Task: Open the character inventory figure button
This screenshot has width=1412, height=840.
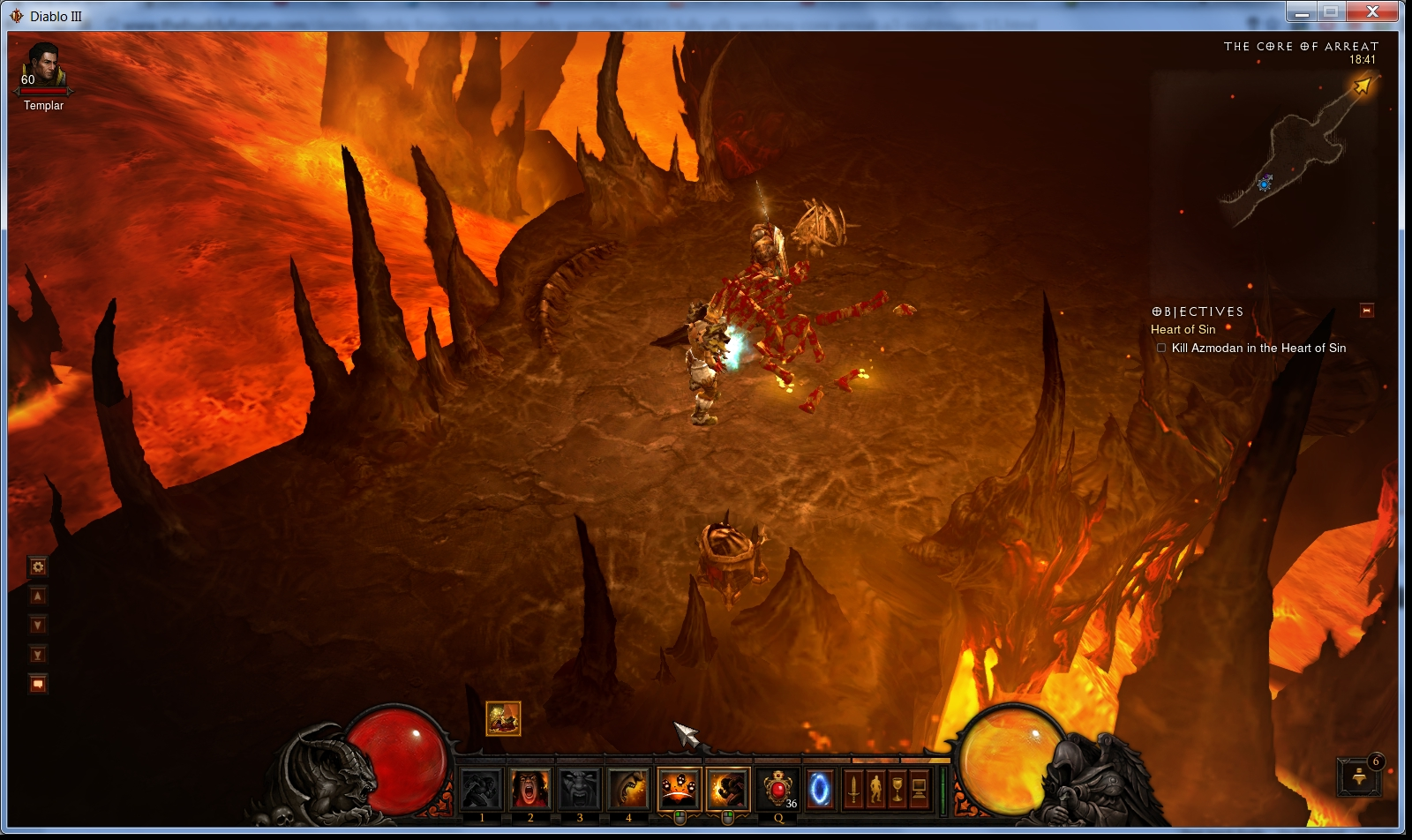Action: pos(875,788)
